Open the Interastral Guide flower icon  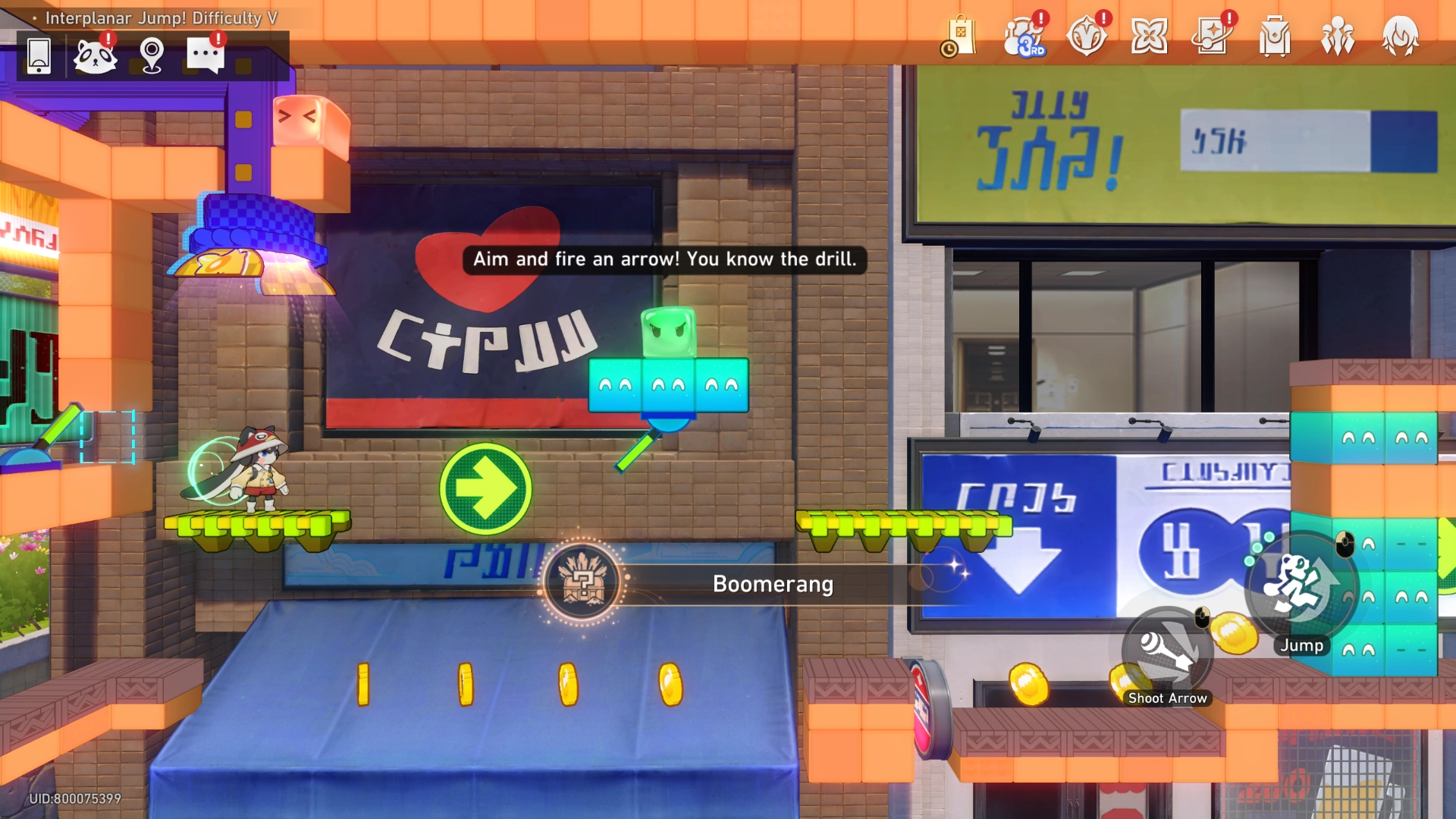pyautogui.click(x=1150, y=36)
